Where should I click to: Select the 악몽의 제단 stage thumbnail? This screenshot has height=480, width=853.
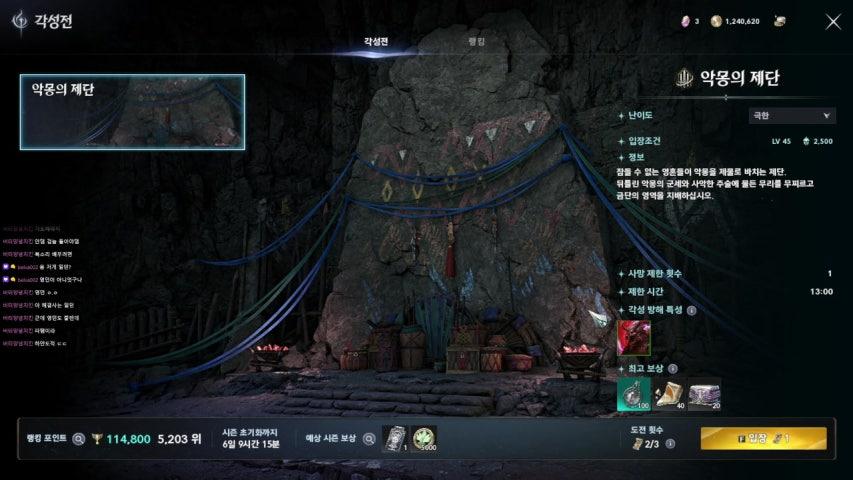pos(132,112)
